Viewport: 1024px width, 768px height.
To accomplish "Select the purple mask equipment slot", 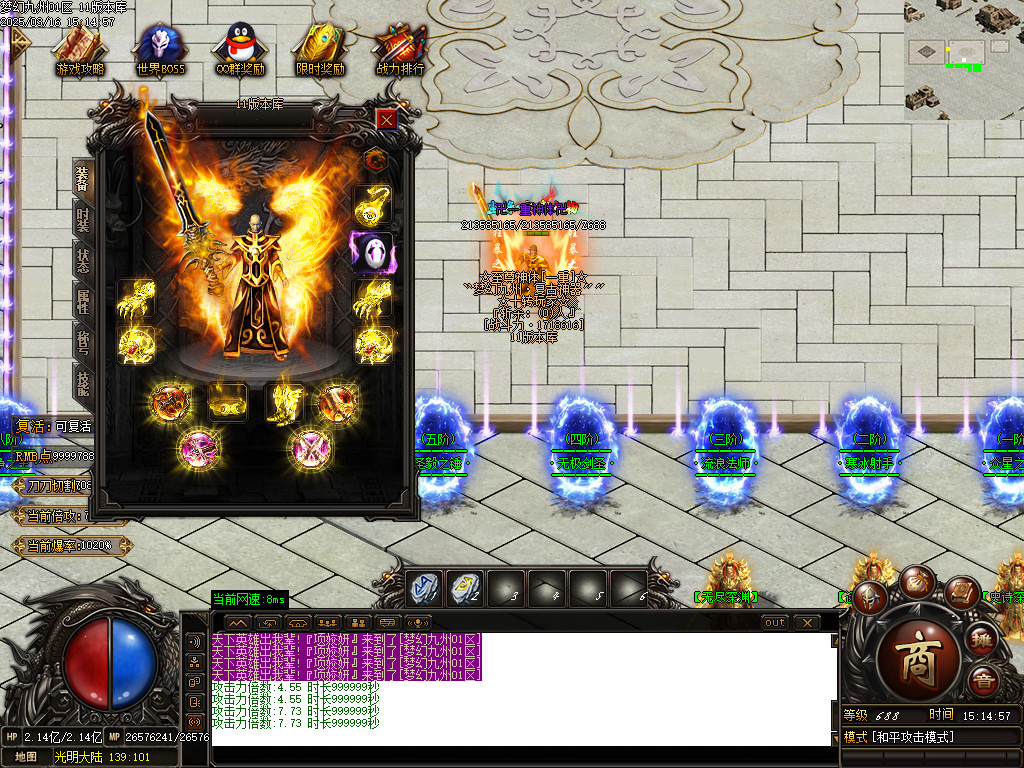I will (x=372, y=253).
